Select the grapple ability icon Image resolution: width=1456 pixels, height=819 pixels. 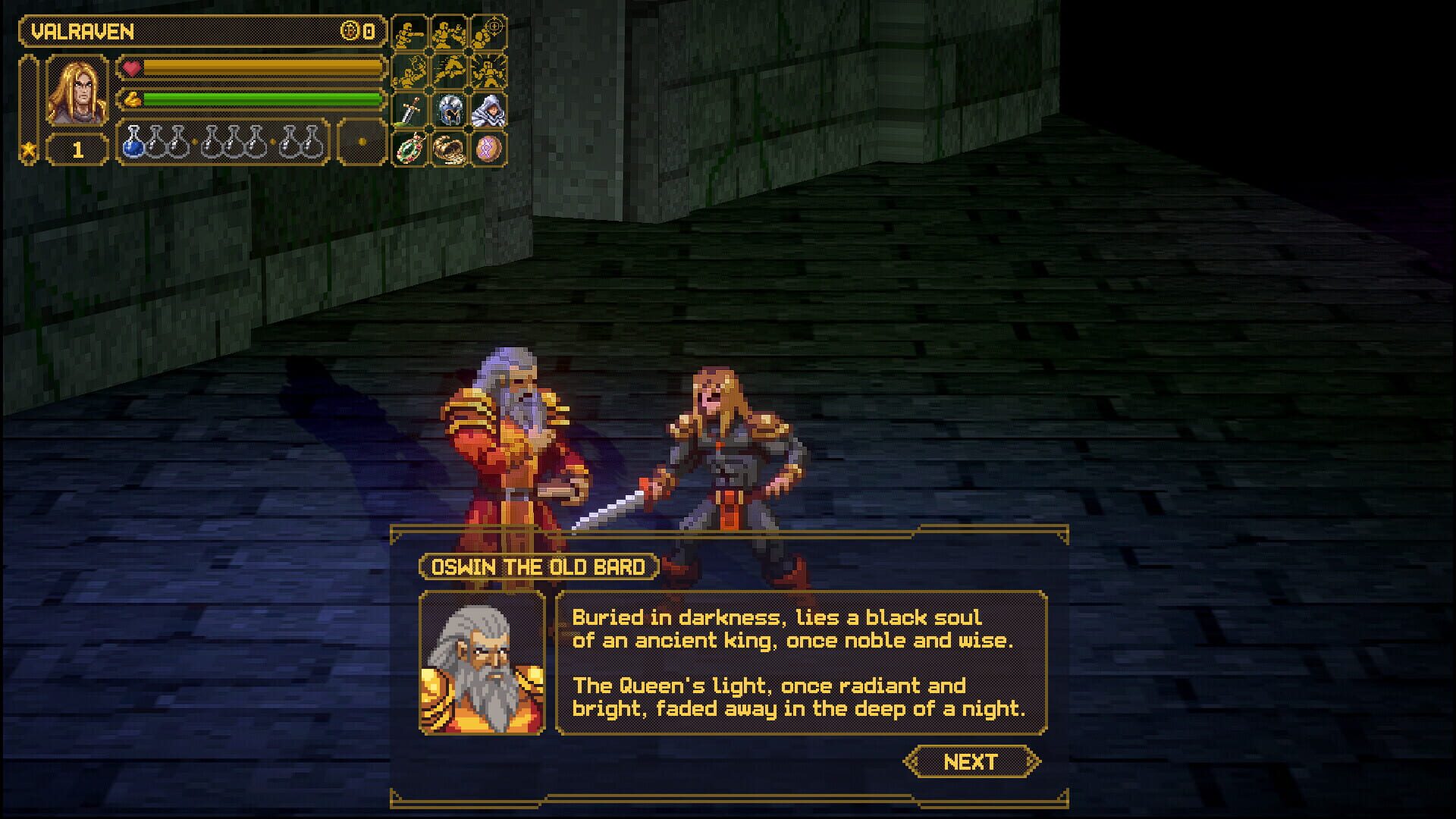409,72
